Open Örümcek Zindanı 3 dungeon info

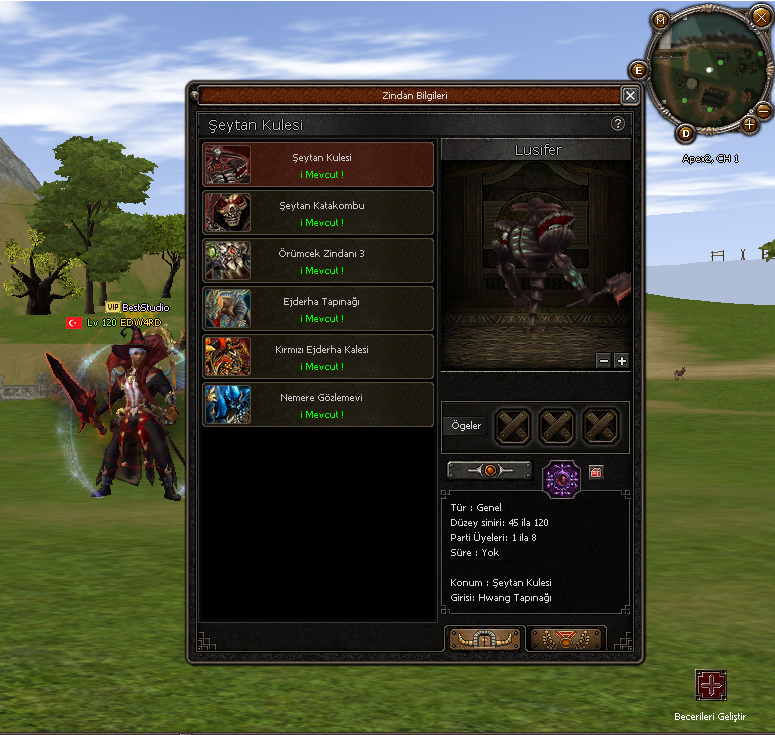point(319,260)
